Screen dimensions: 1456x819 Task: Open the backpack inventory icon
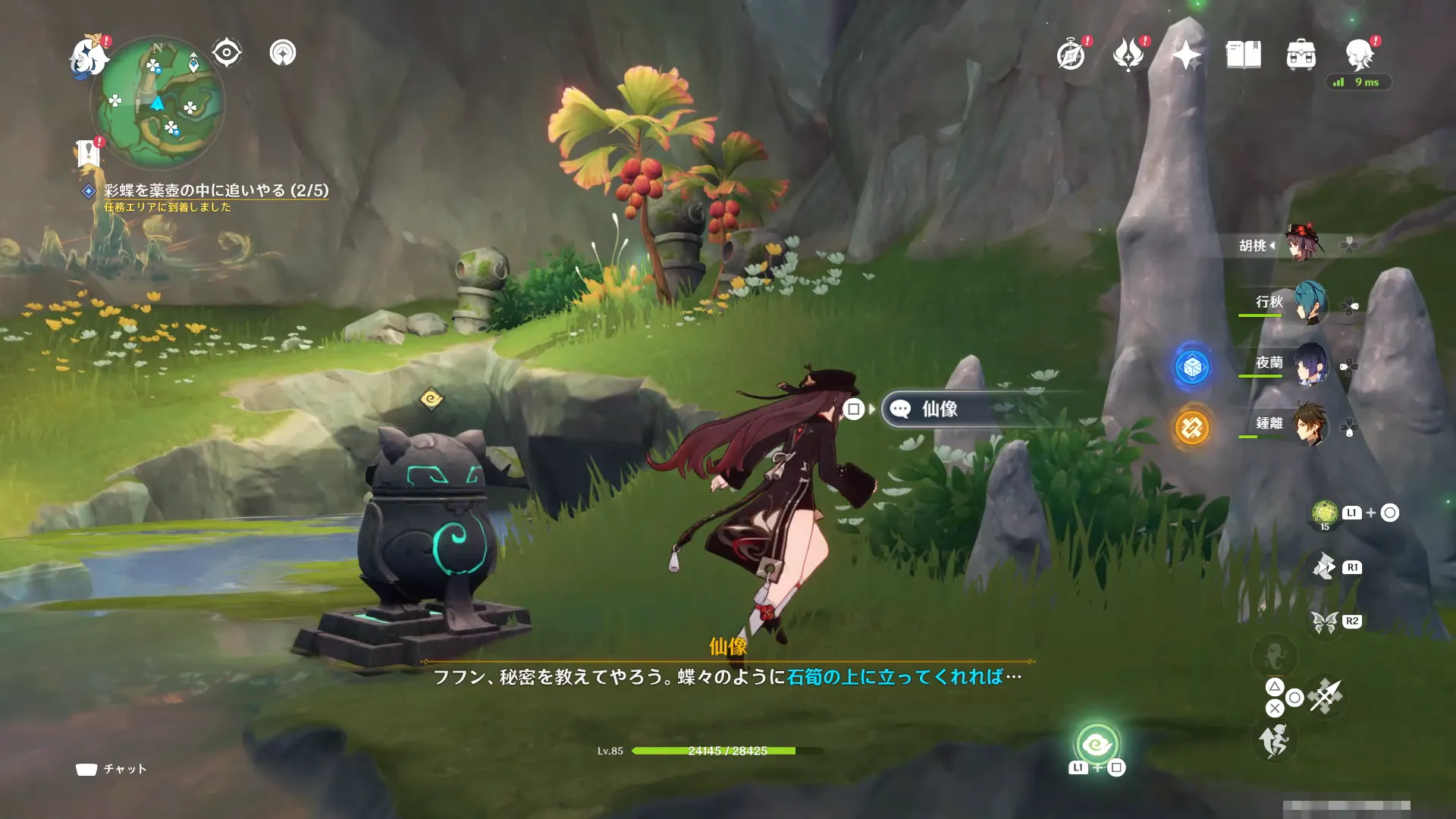[1301, 55]
